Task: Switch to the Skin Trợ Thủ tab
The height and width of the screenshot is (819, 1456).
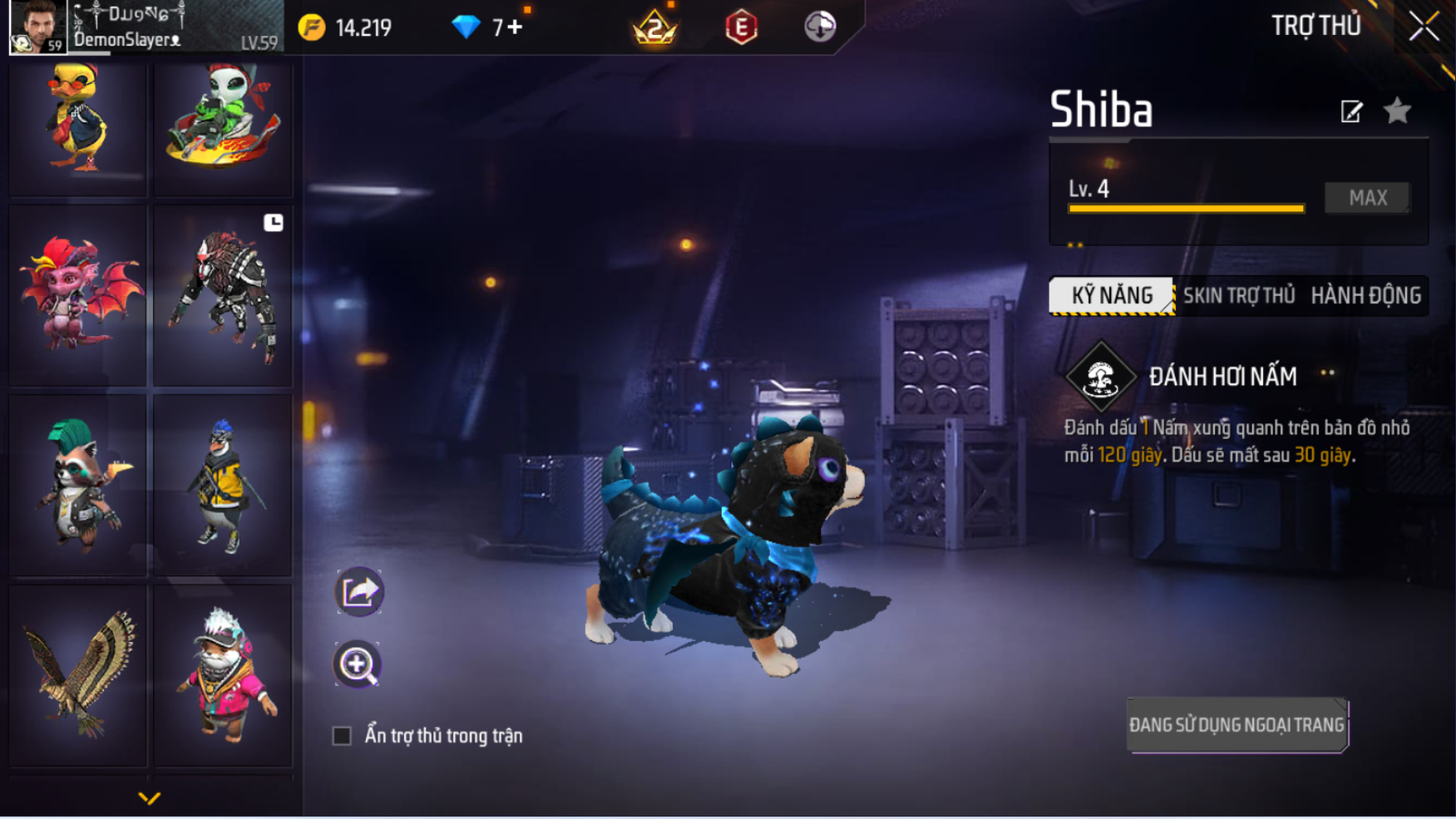Action: [x=1238, y=295]
